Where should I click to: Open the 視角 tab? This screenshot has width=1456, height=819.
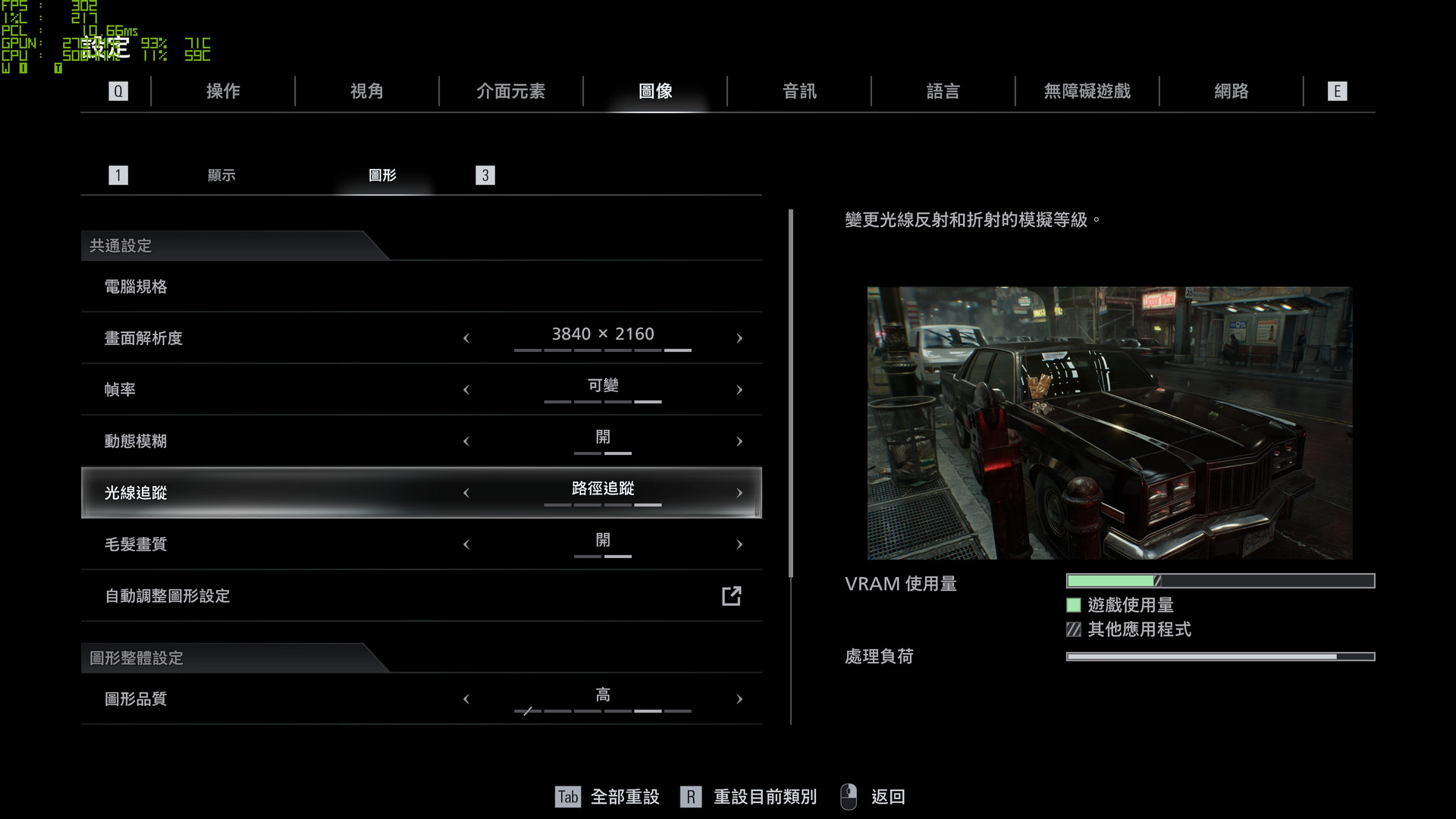pyautogui.click(x=367, y=92)
